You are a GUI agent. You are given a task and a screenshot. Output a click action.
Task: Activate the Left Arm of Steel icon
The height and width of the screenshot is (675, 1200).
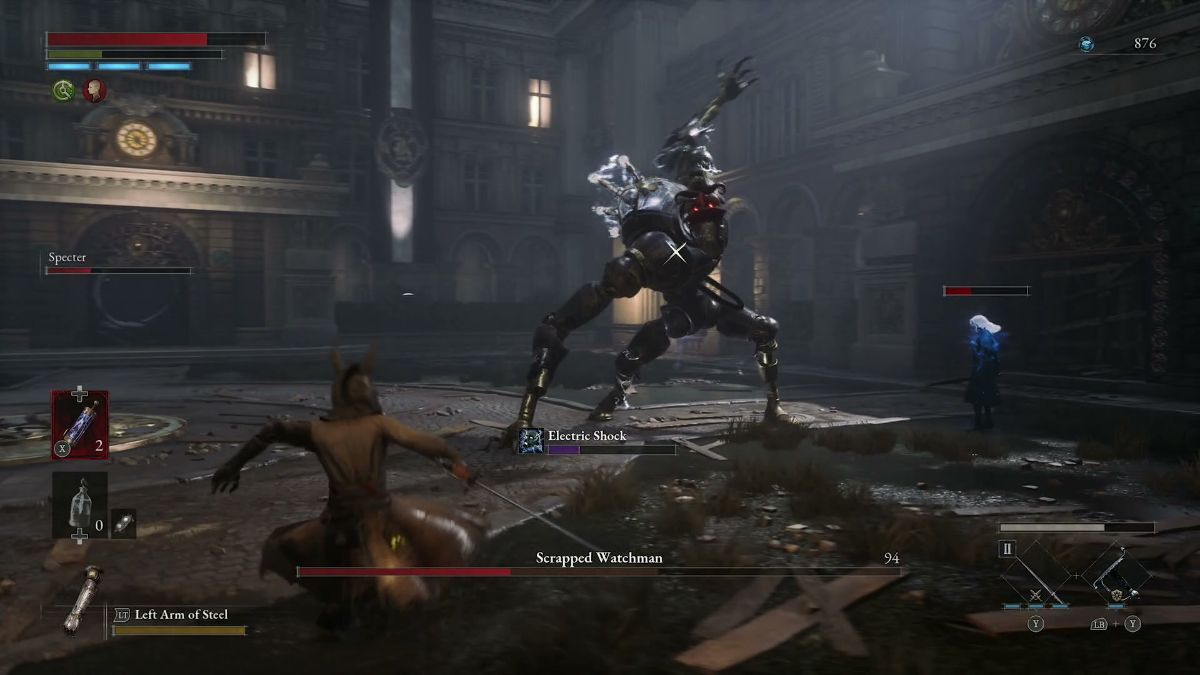(x=81, y=598)
